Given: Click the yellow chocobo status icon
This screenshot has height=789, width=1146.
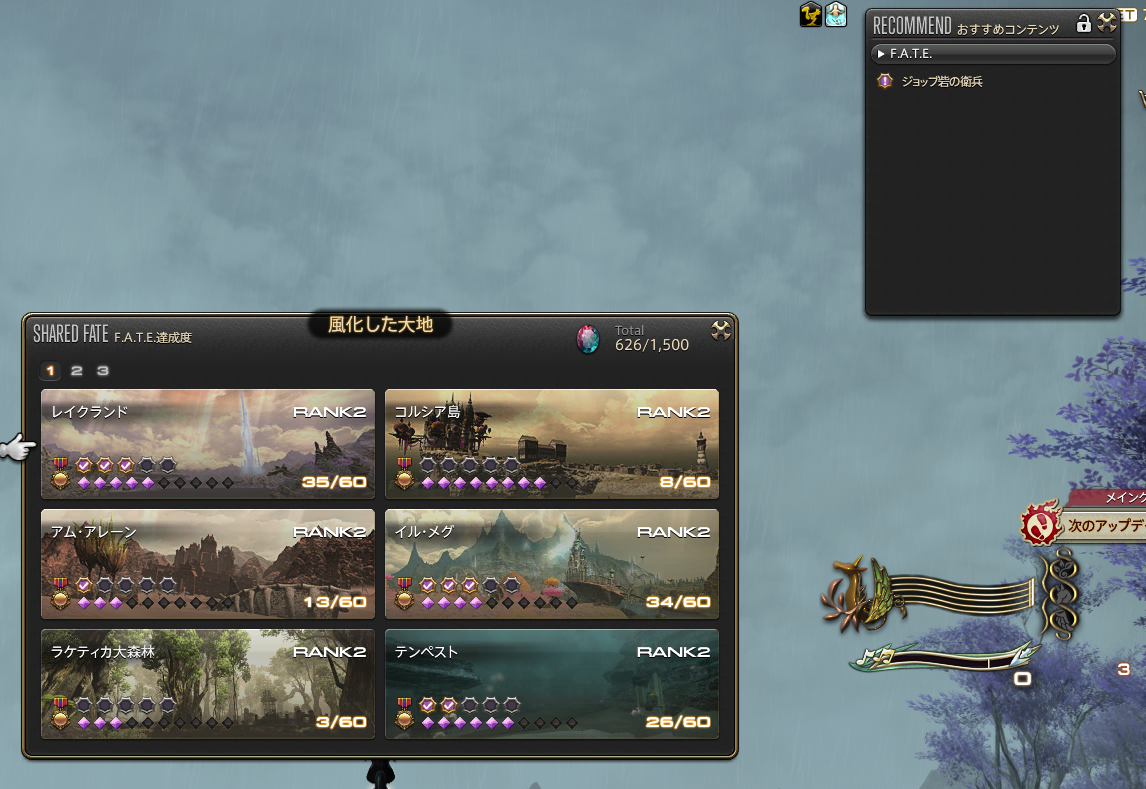Looking at the screenshot, I should pos(811,14).
